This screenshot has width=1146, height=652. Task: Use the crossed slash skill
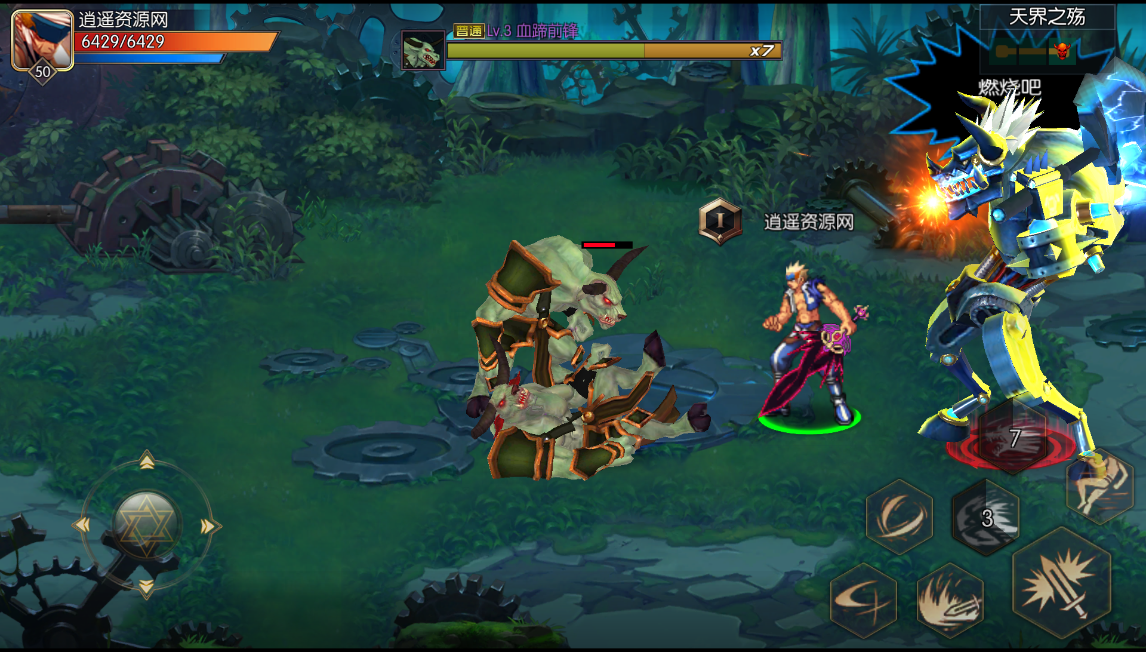(863, 600)
